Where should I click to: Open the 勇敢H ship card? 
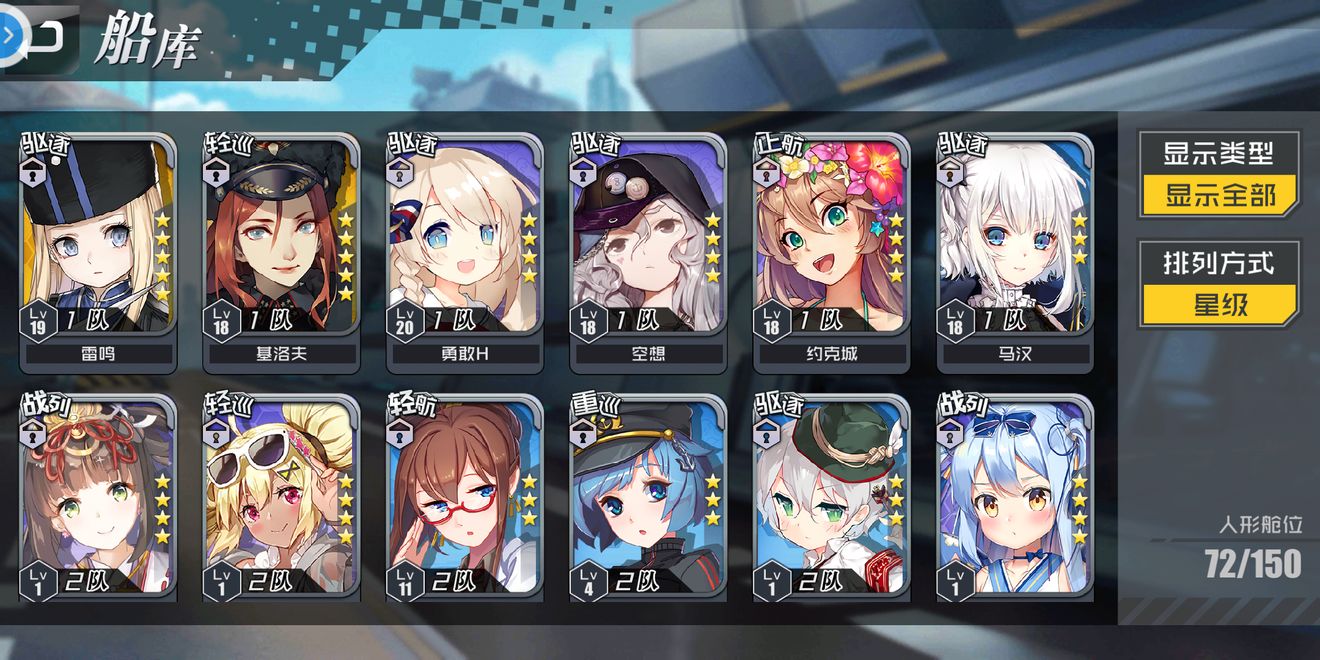[465, 250]
